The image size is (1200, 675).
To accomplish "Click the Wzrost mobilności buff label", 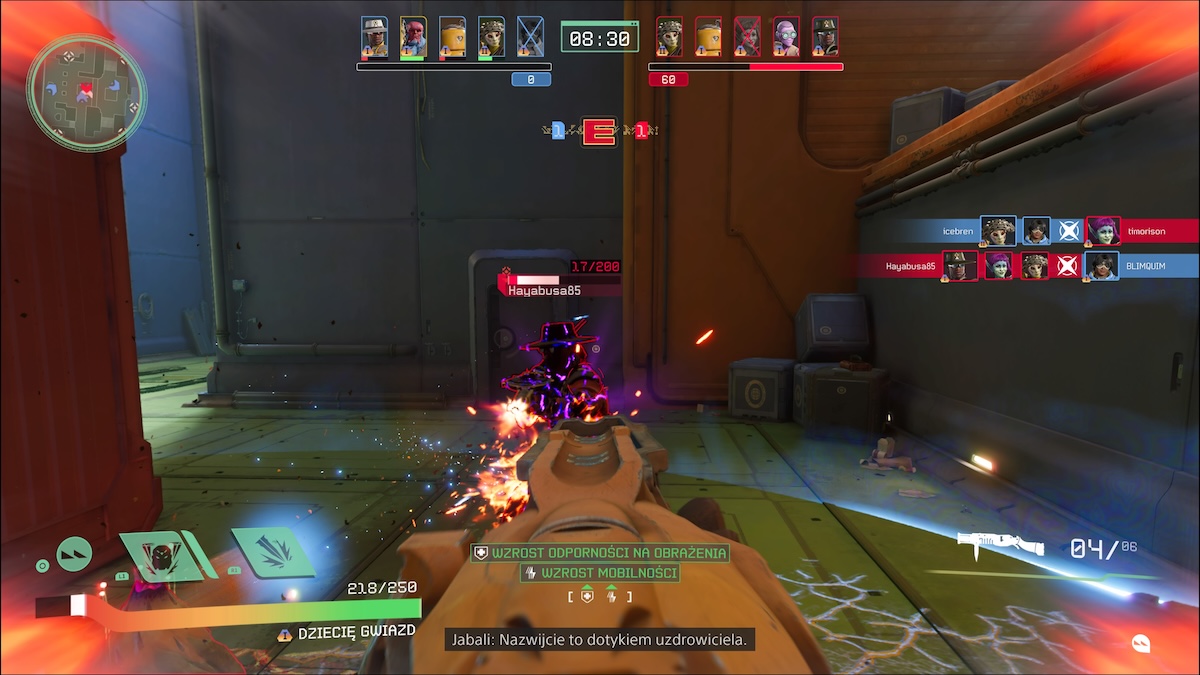I will click(x=600, y=573).
